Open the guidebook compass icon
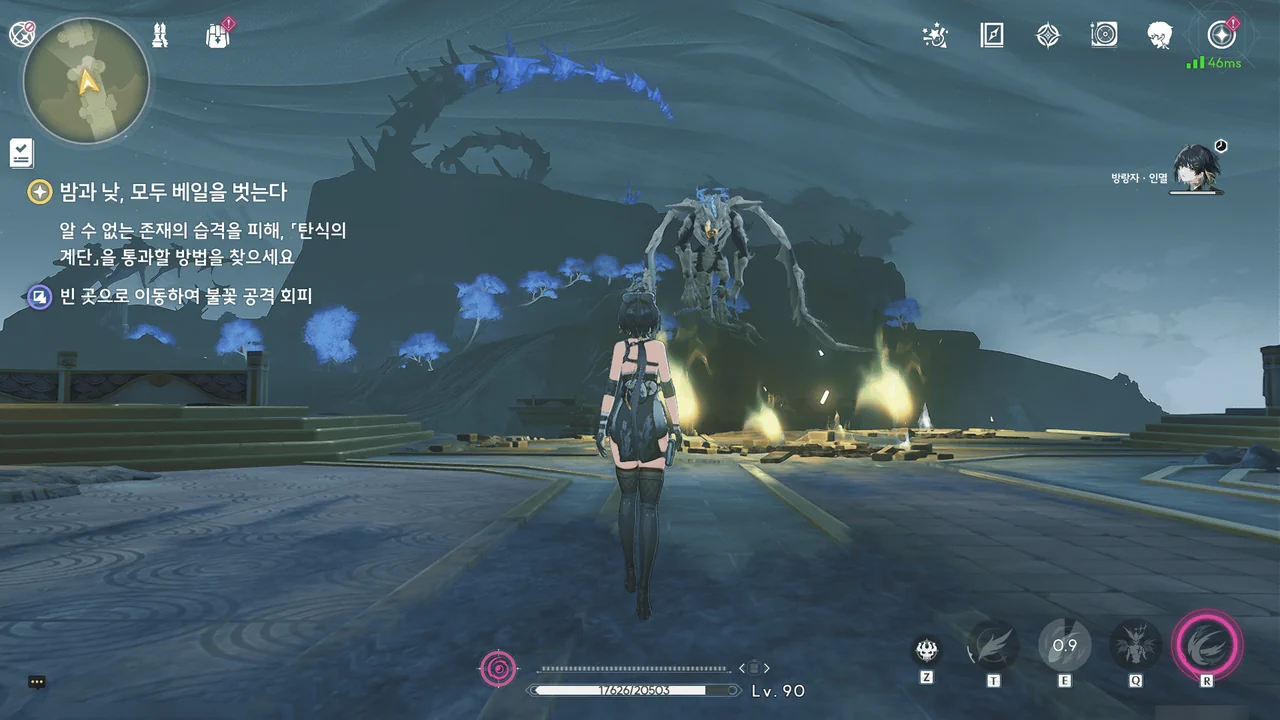 [x=991, y=36]
